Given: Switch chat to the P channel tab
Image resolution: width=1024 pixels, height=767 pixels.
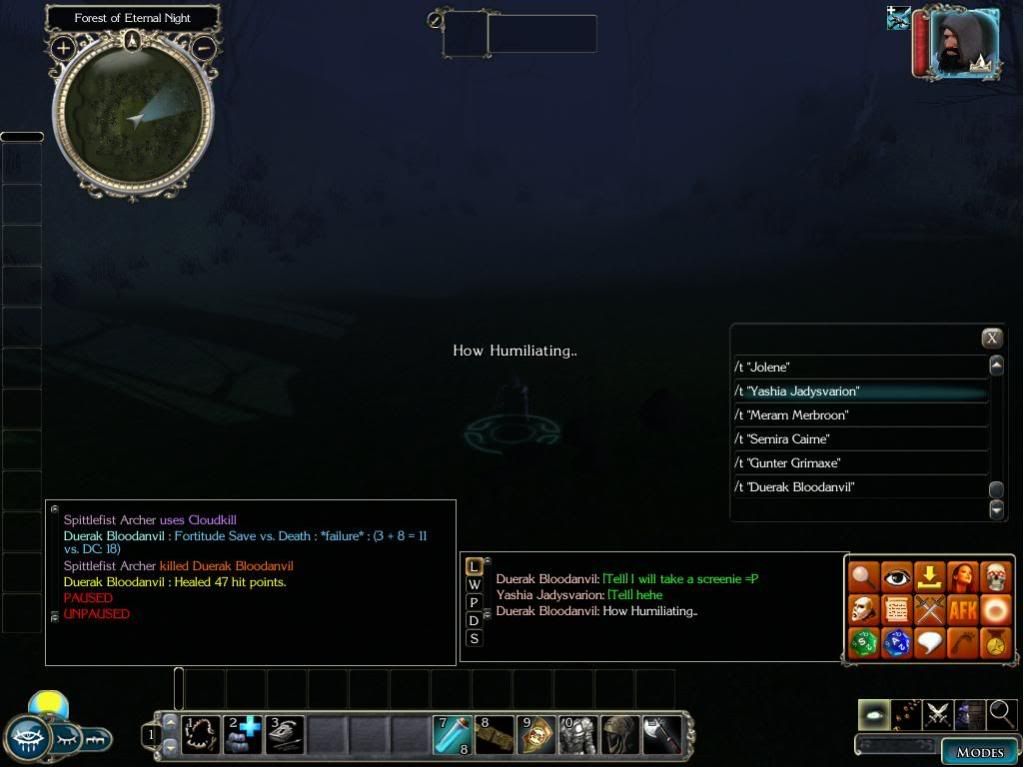Looking at the screenshot, I should [x=474, y=602].
